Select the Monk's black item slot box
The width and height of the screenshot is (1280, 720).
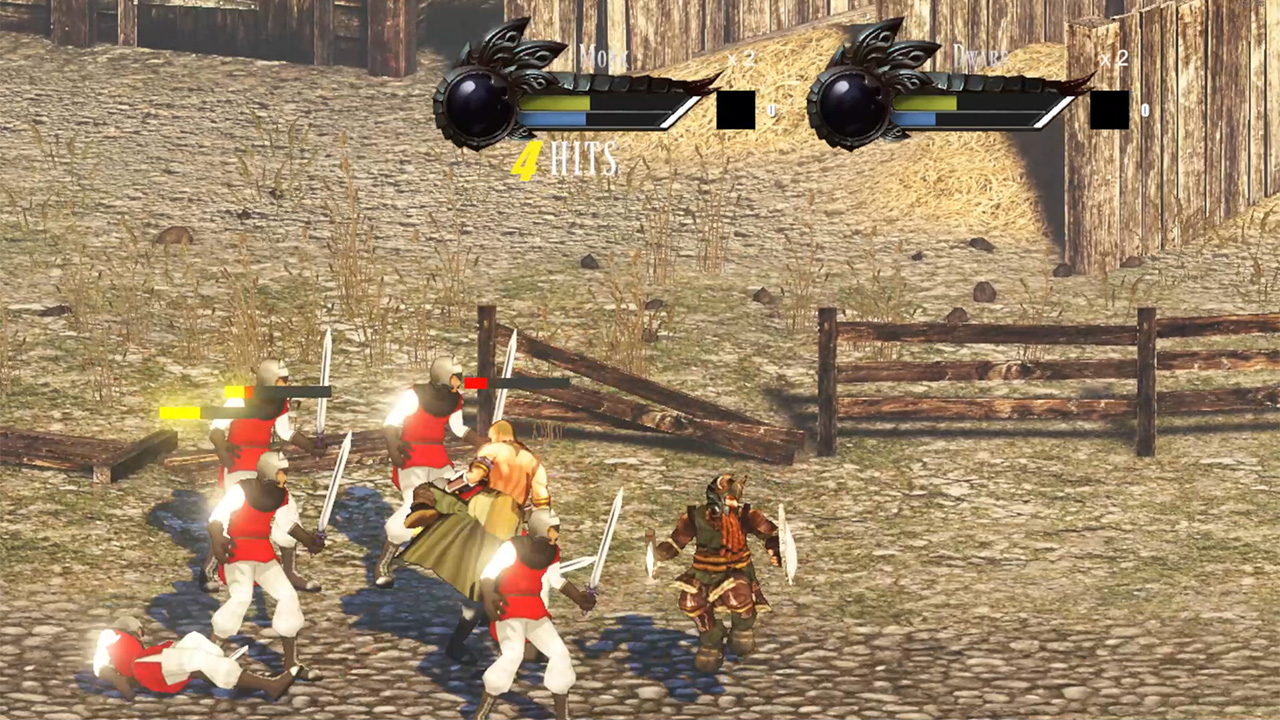[x=737, y=110]
